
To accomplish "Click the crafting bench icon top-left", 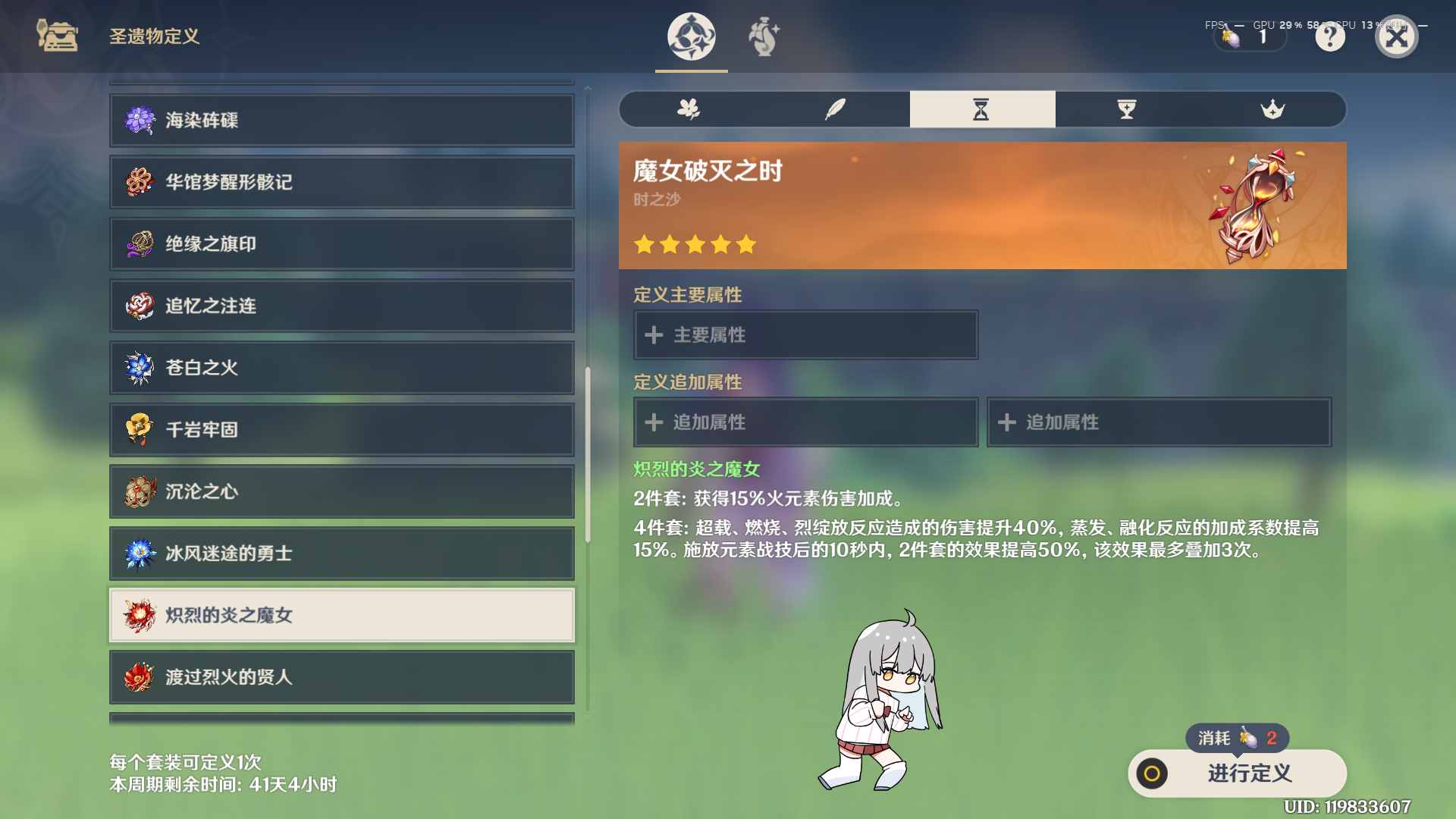I will pos(57,36).
